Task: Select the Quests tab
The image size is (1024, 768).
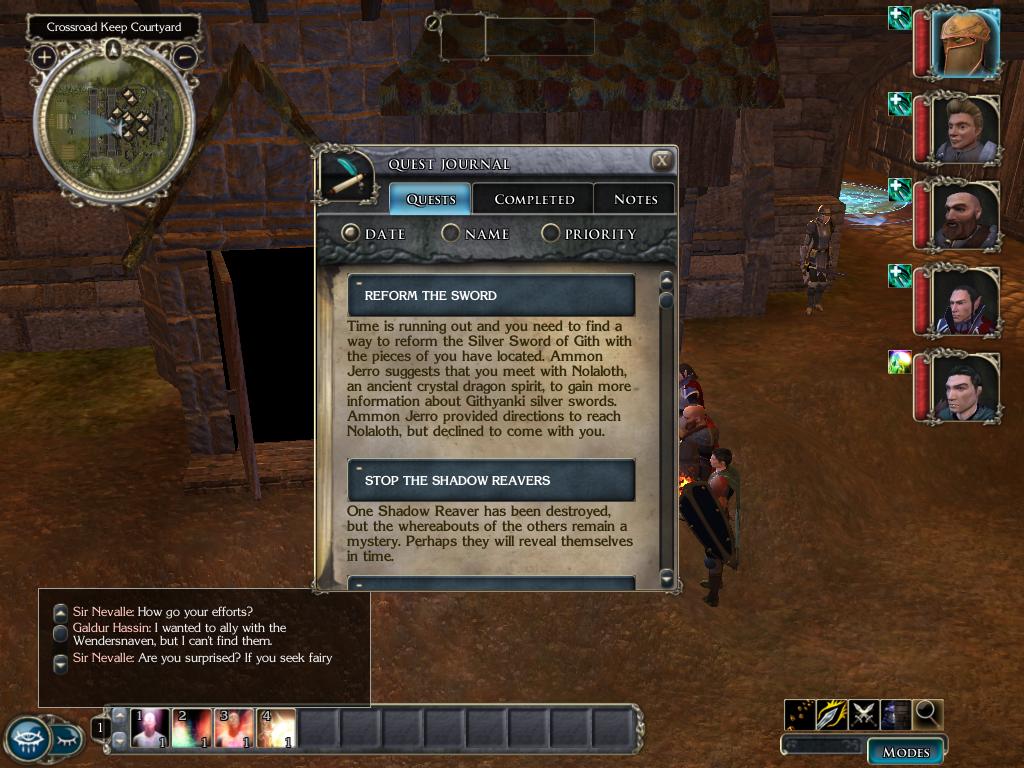Action: 431,199
